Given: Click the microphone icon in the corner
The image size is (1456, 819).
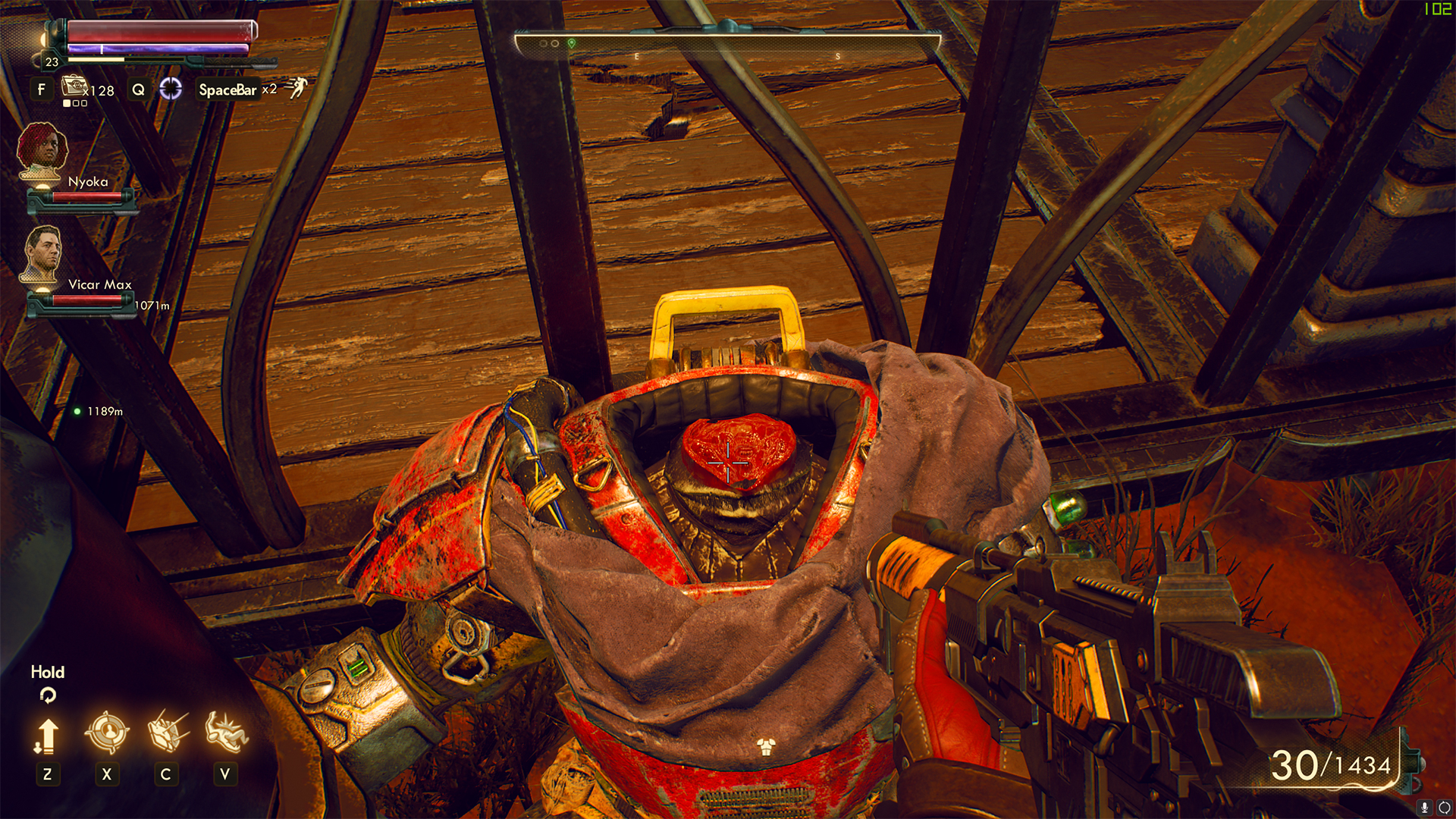Looking at the screenshot, I should 1424,808.
